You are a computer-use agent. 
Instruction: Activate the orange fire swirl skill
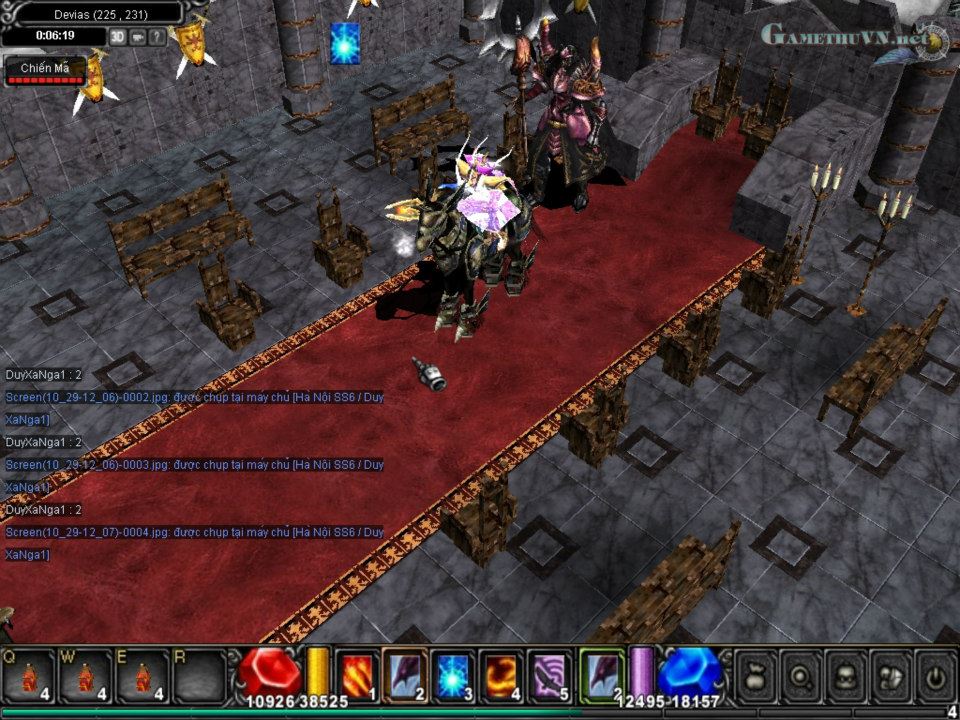(500, 674)
